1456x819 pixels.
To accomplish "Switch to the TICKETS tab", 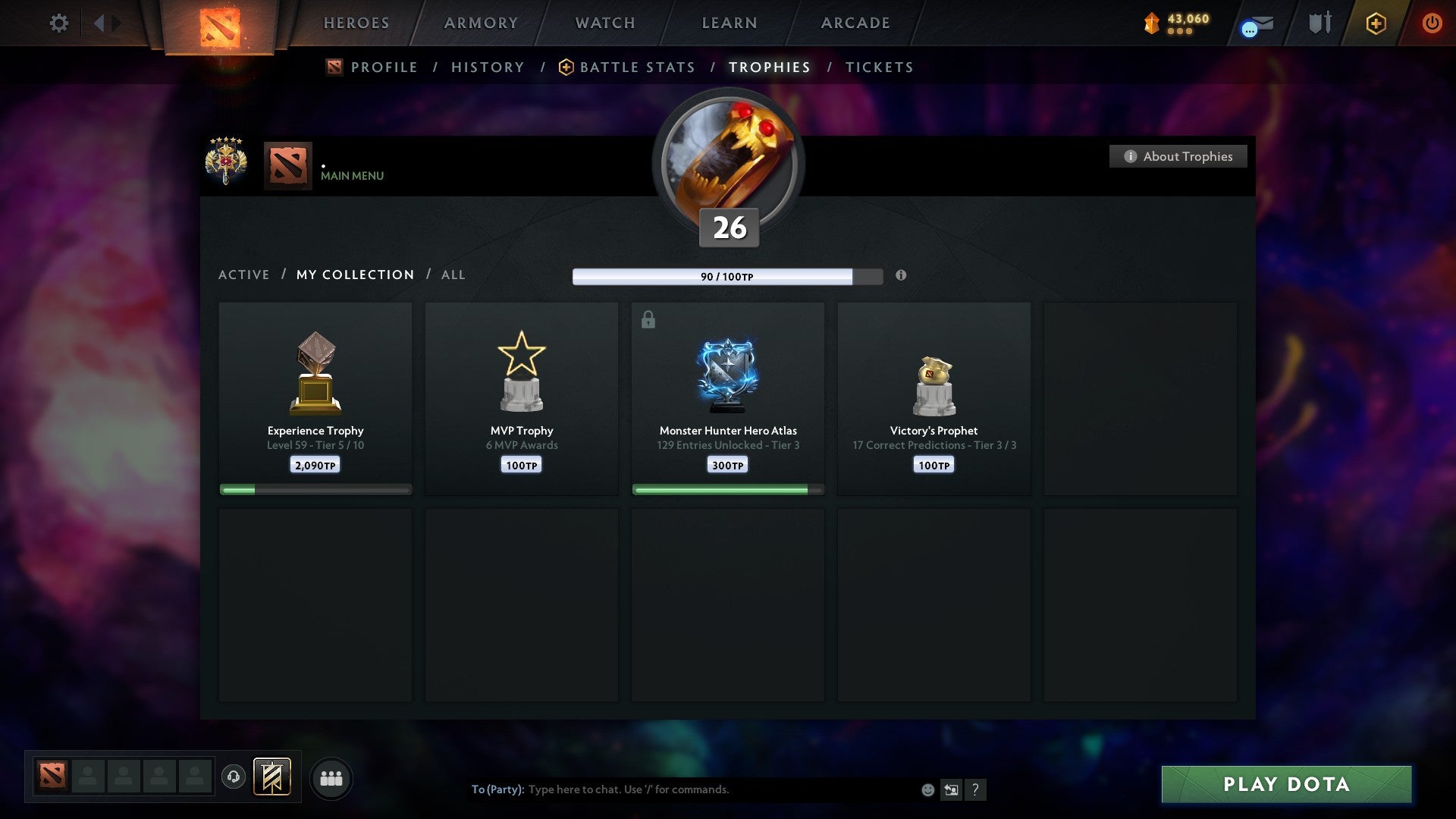I will (x=878, y=67).
